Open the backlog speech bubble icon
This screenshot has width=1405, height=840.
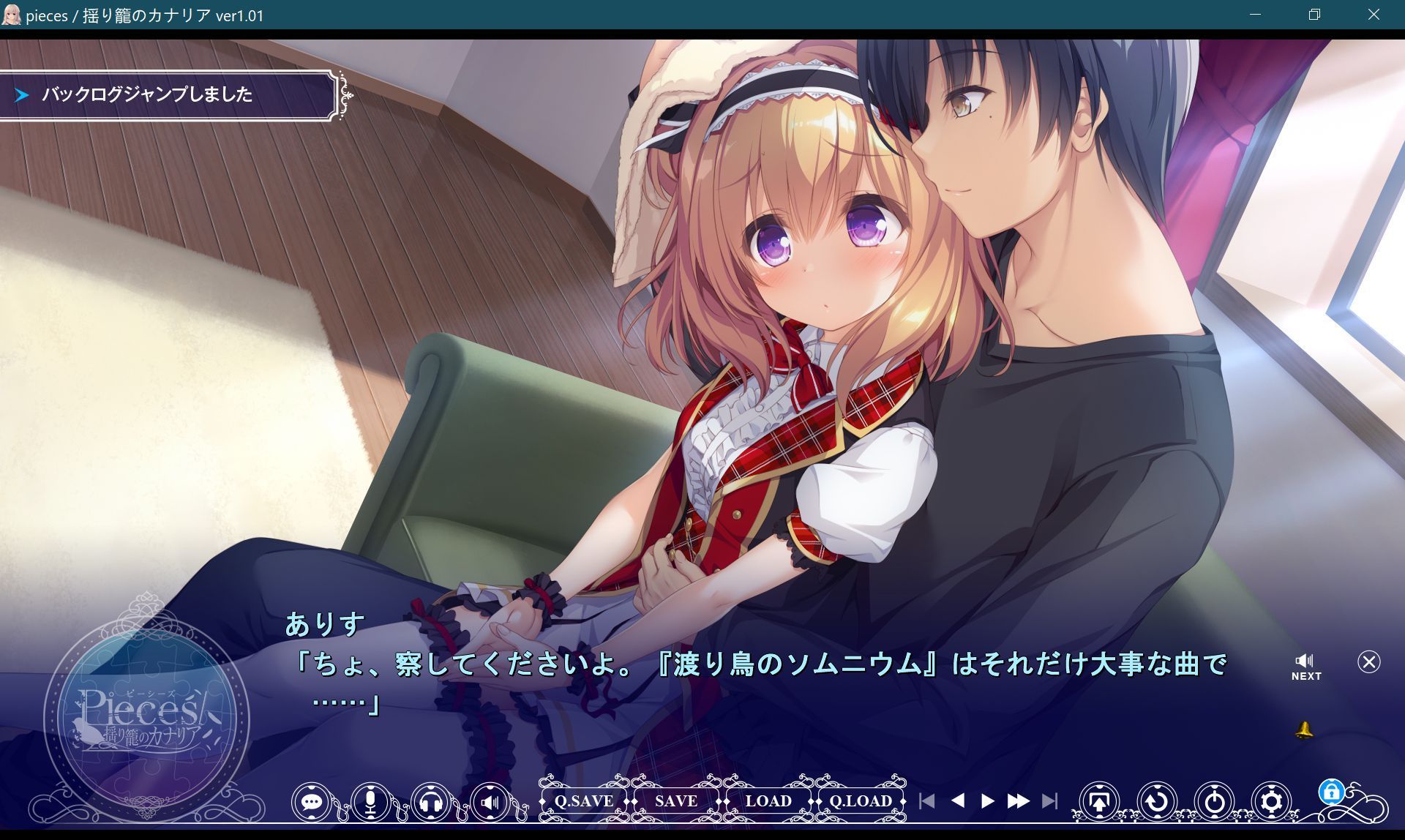click(313, 801)
